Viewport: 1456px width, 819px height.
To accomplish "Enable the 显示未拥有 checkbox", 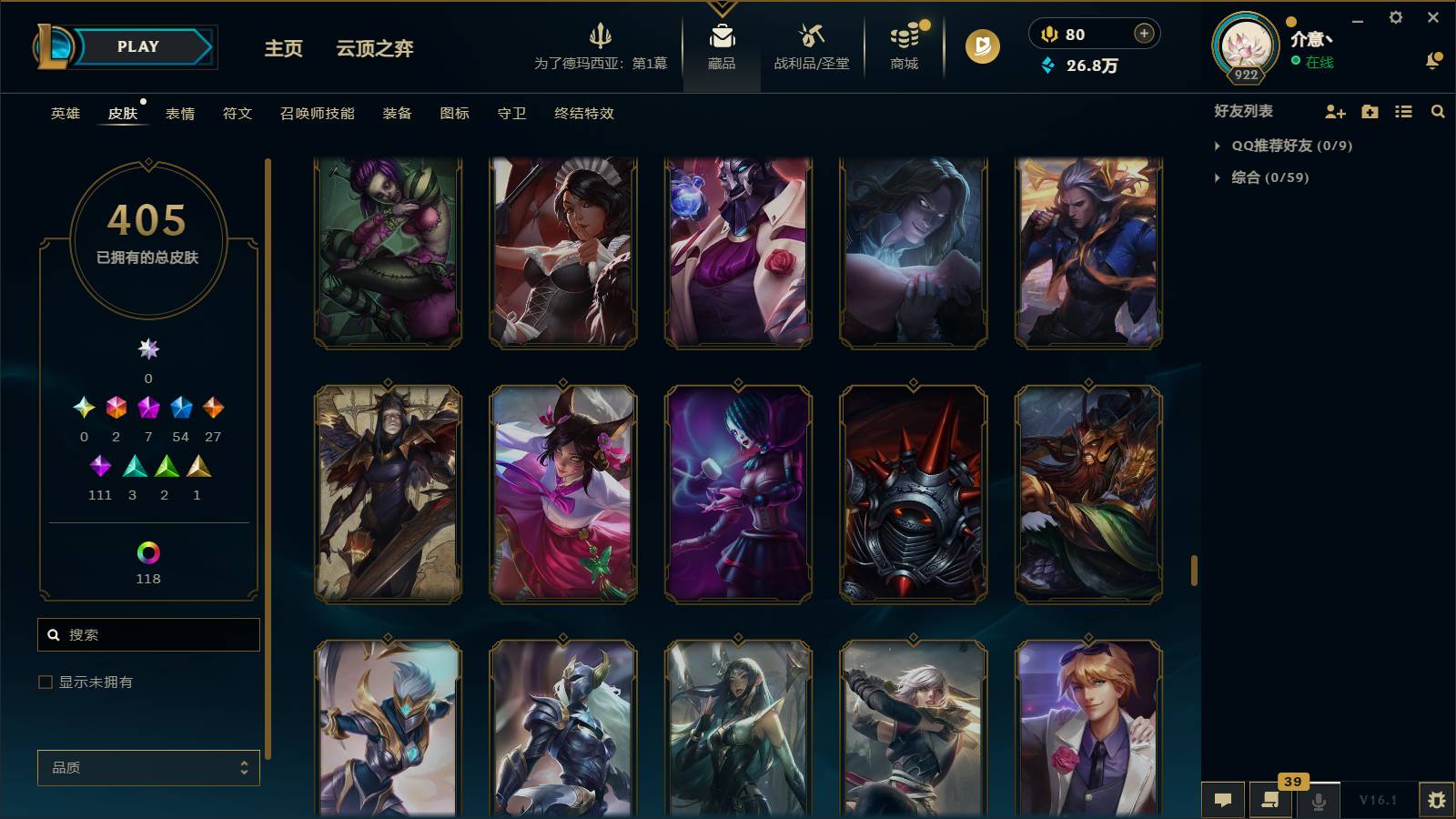I will pos(44,681).
